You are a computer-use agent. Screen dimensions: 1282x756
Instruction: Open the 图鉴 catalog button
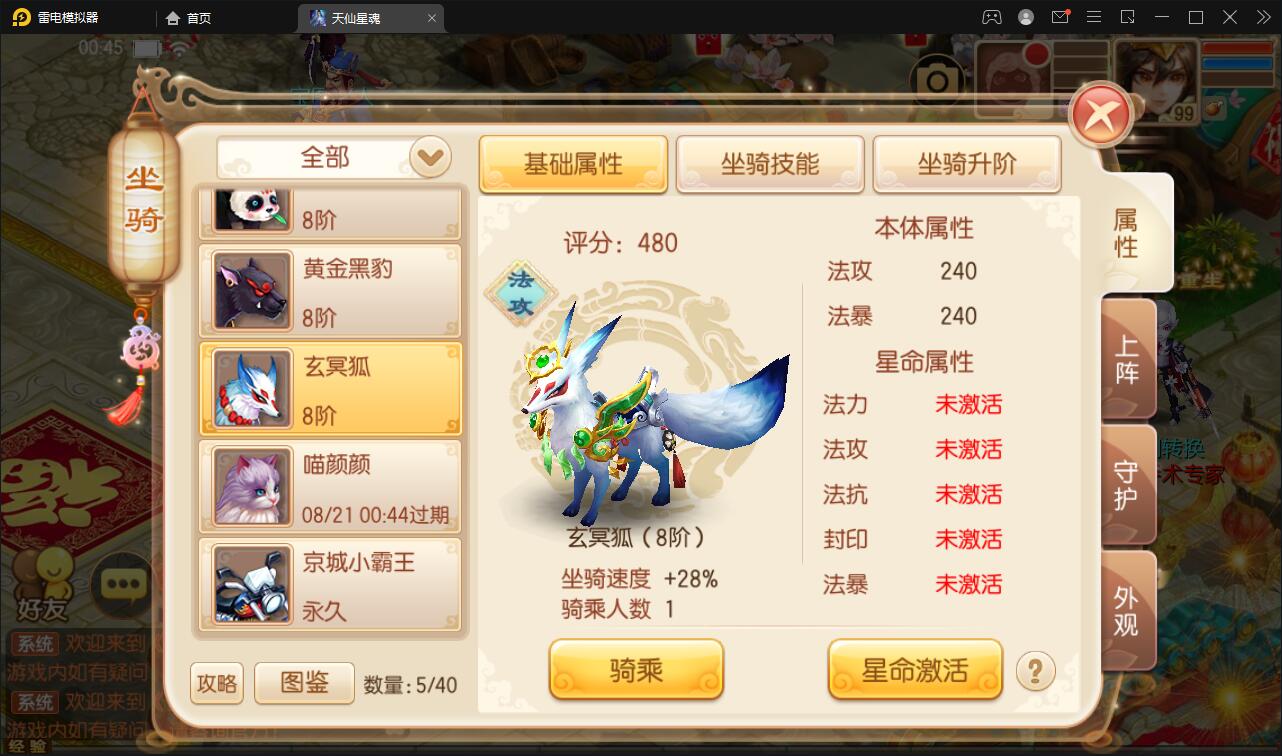coord(304,682)
